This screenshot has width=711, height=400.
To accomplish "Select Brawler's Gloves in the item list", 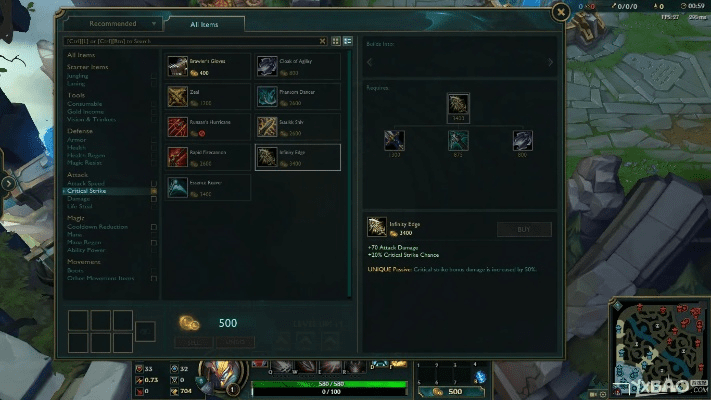I will [209, 66].
